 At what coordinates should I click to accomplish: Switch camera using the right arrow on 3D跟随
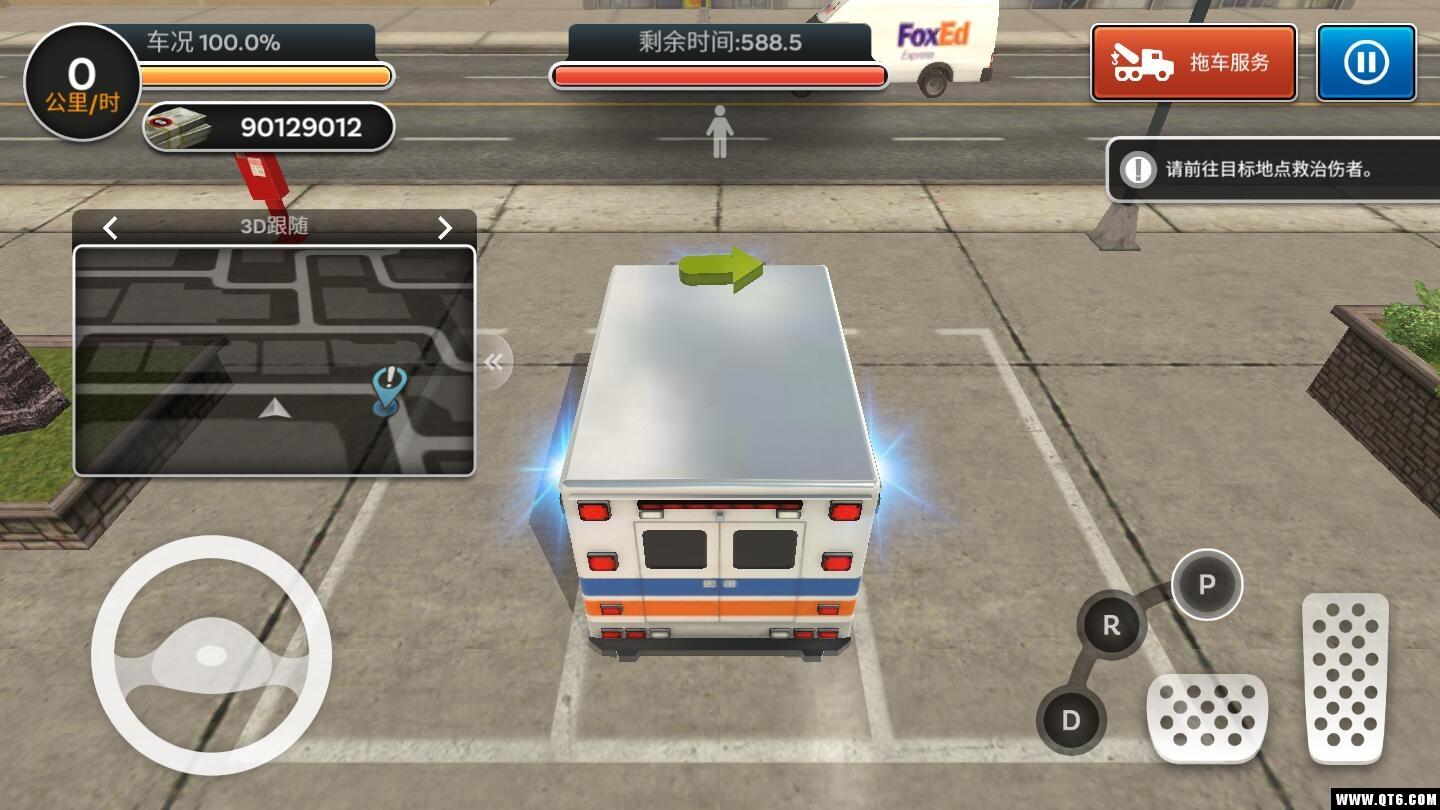point(444,228)
